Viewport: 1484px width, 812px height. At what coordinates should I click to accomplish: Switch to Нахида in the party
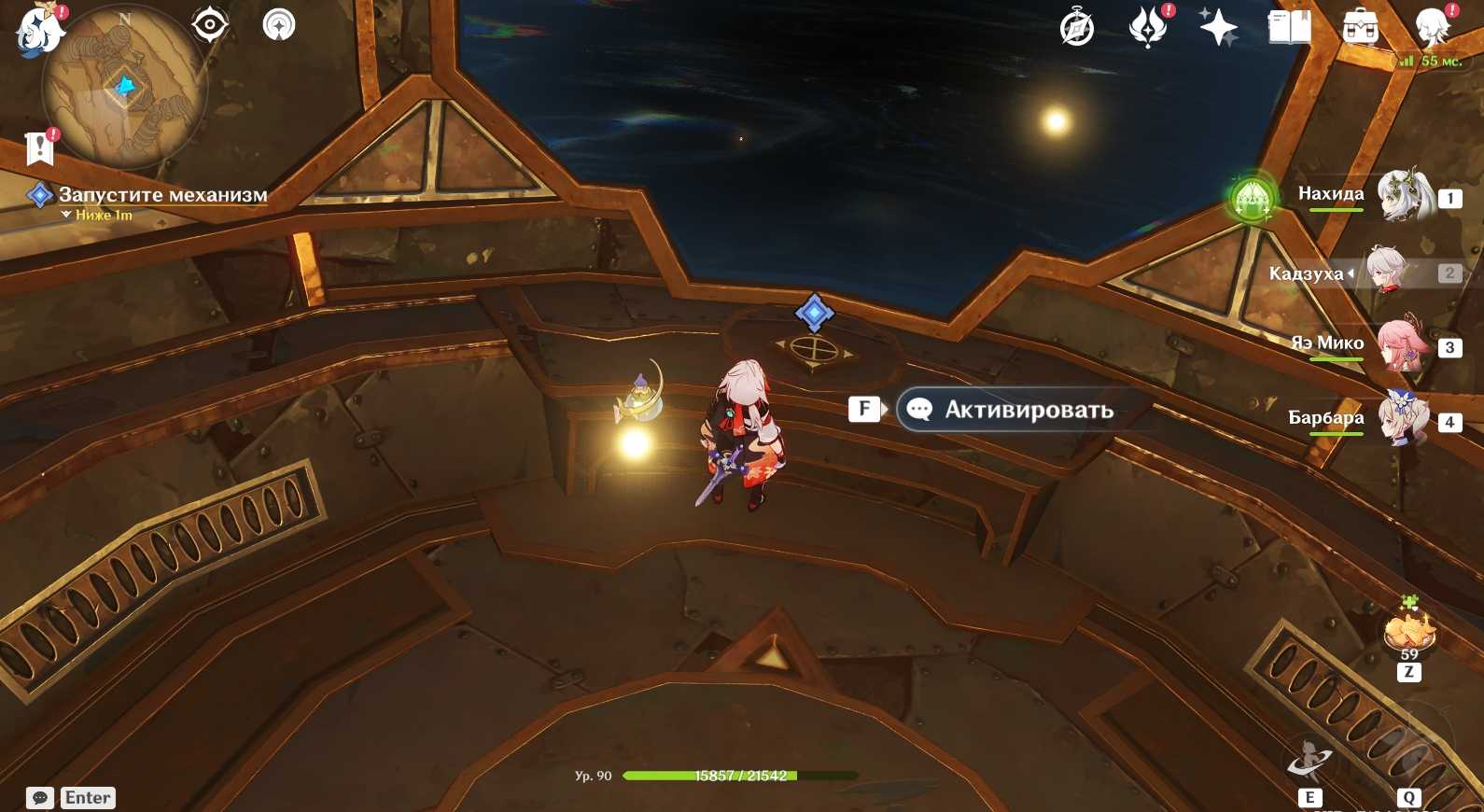pos(1405,196)
